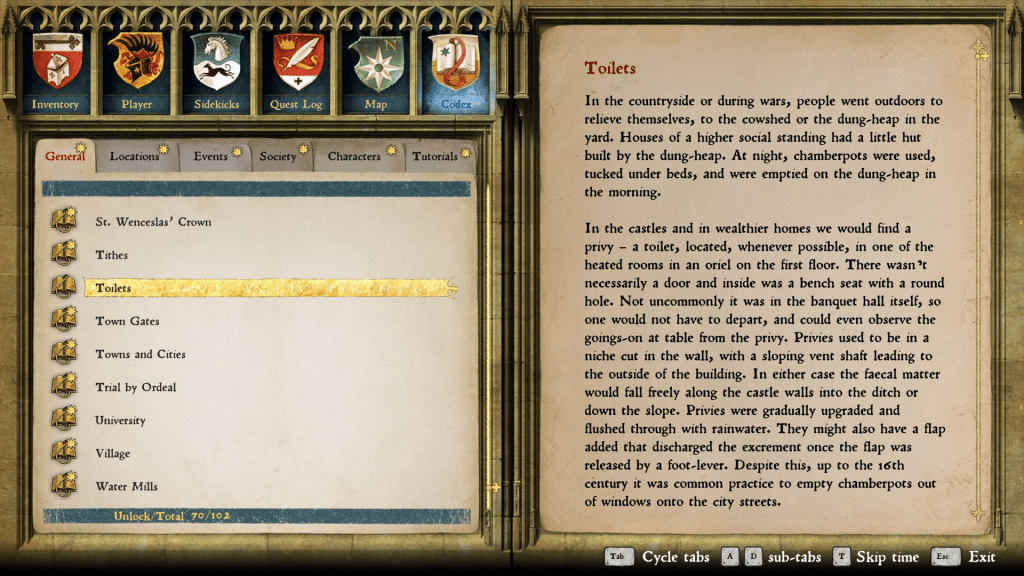The height and width of the screenshot is (576, 1024).
Task: Choose the Society tab
Action: pyautogui.click(x=278, y=157)
